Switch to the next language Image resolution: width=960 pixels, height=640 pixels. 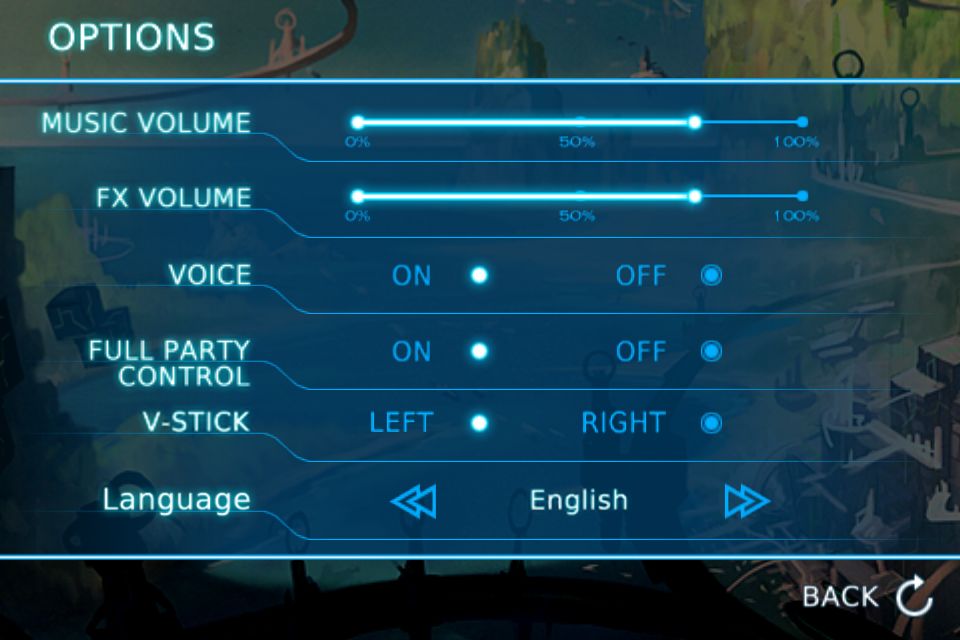tap(747, 500)
